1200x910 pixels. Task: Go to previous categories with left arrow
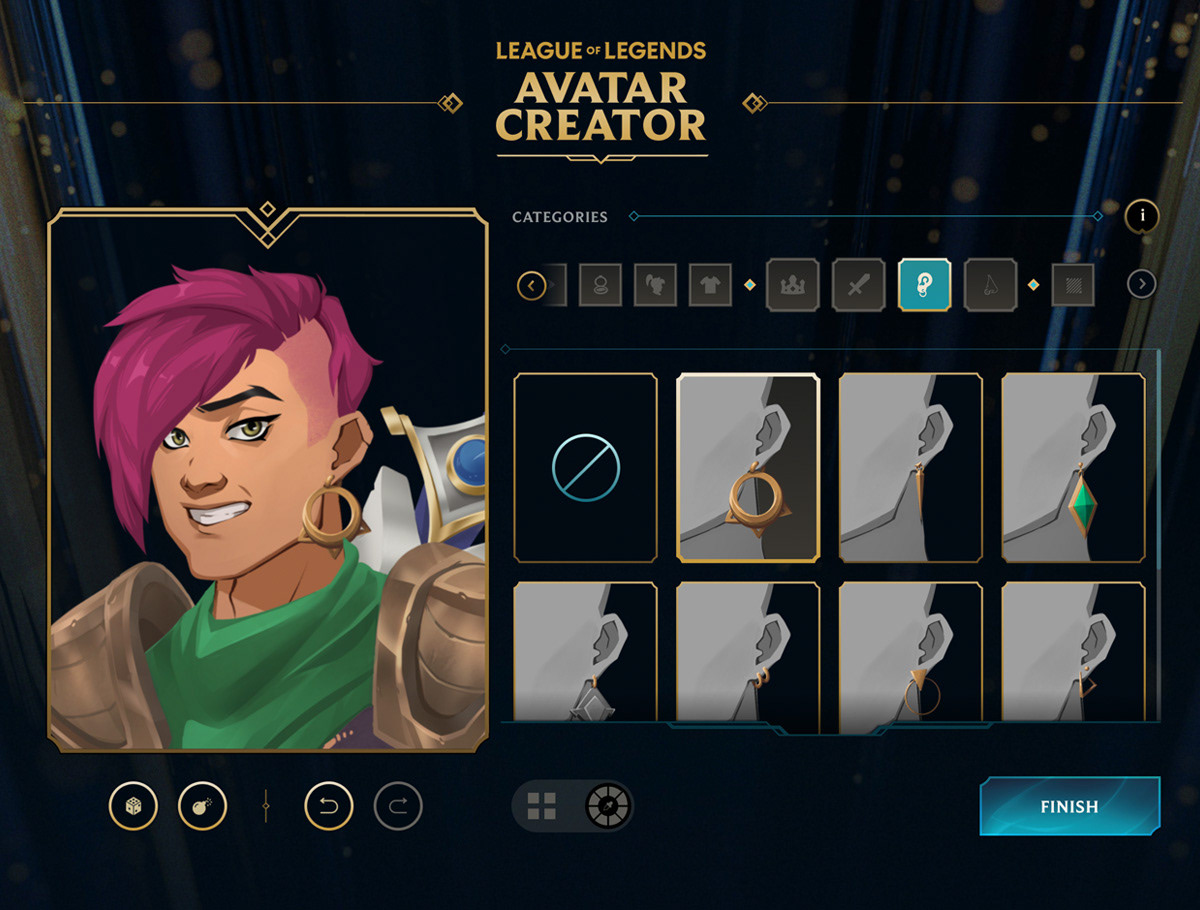[531, 286]
